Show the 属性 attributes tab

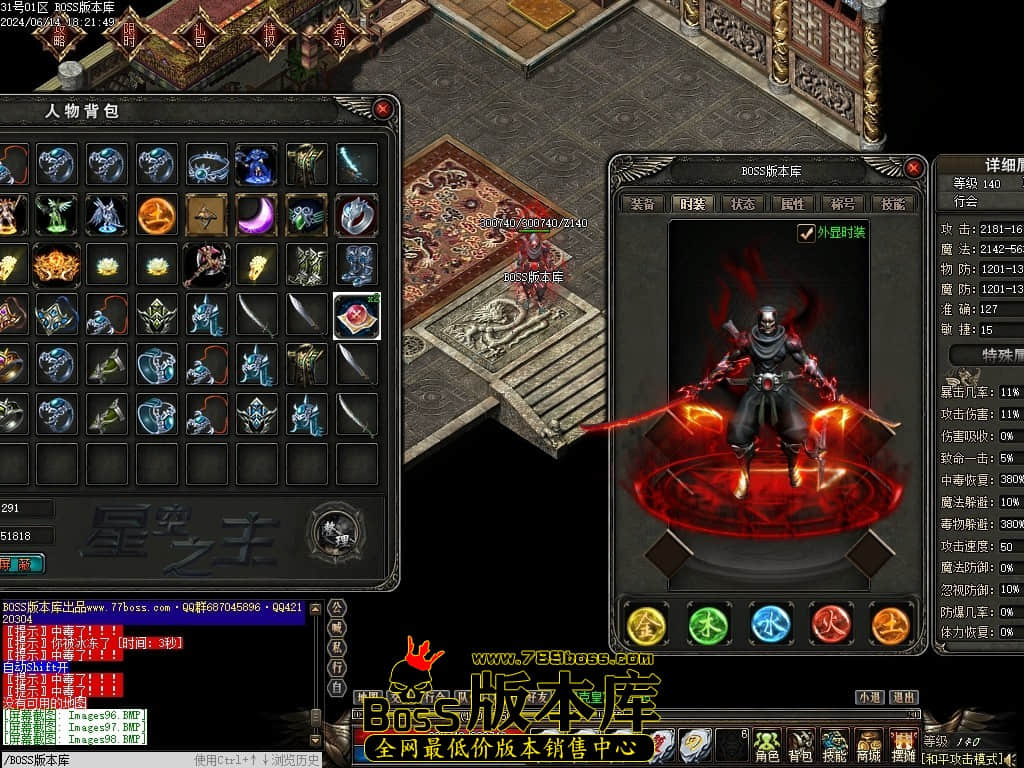[792, 204]
